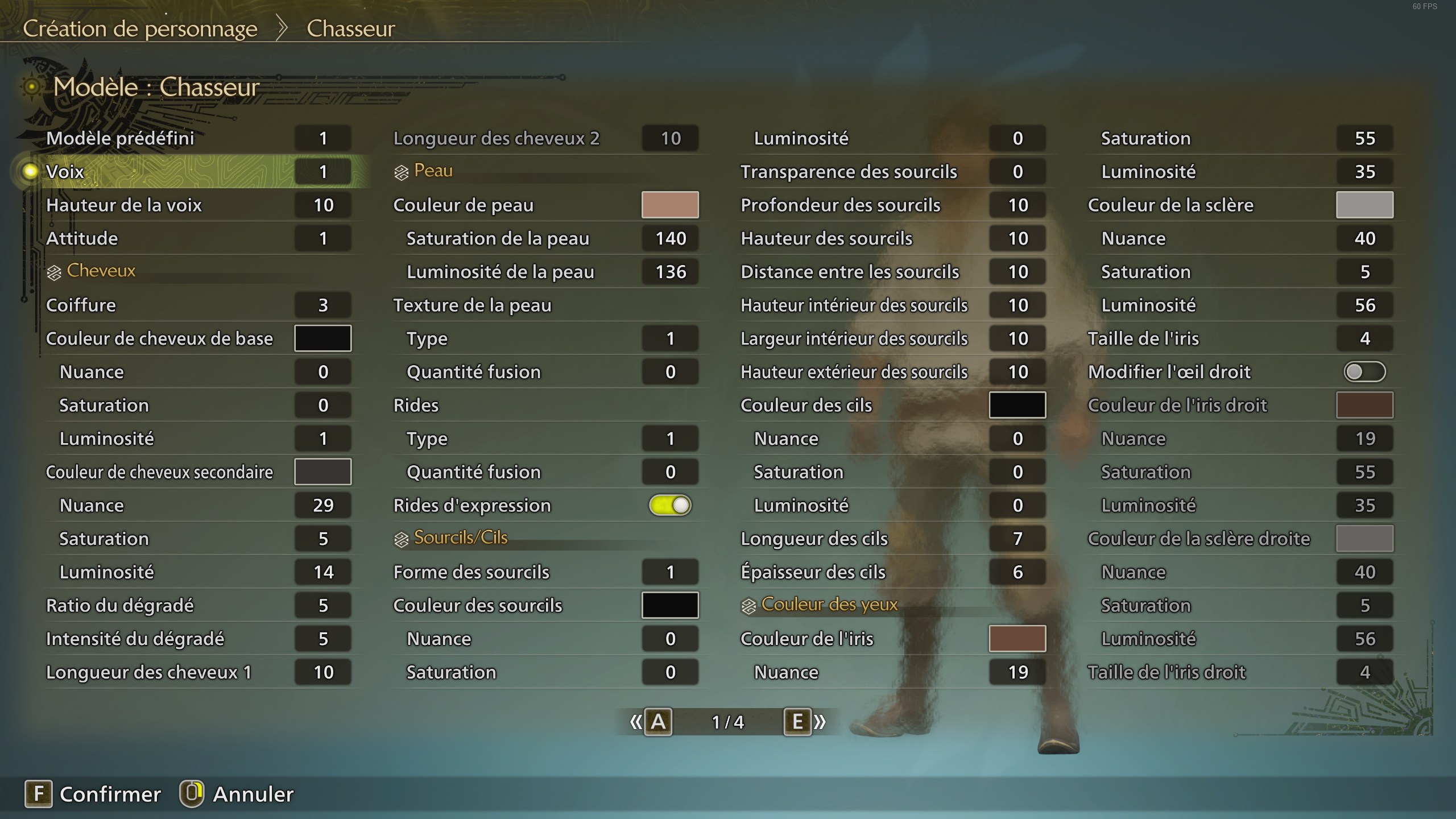Click the Couleur des yeux section icon

pos(749,605)
